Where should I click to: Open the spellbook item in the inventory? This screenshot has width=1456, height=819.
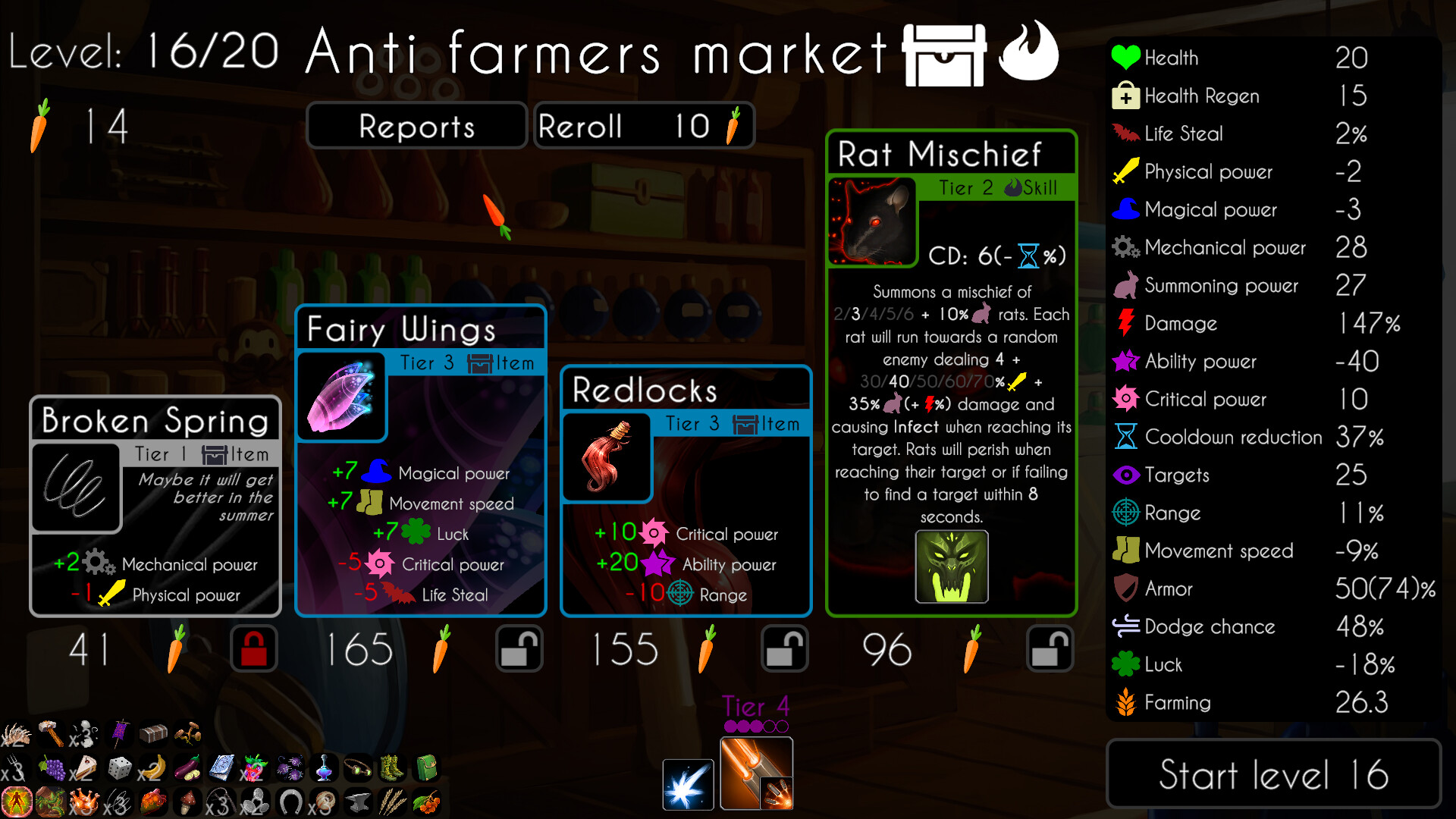pyautogui.click(x=221, y=767)
